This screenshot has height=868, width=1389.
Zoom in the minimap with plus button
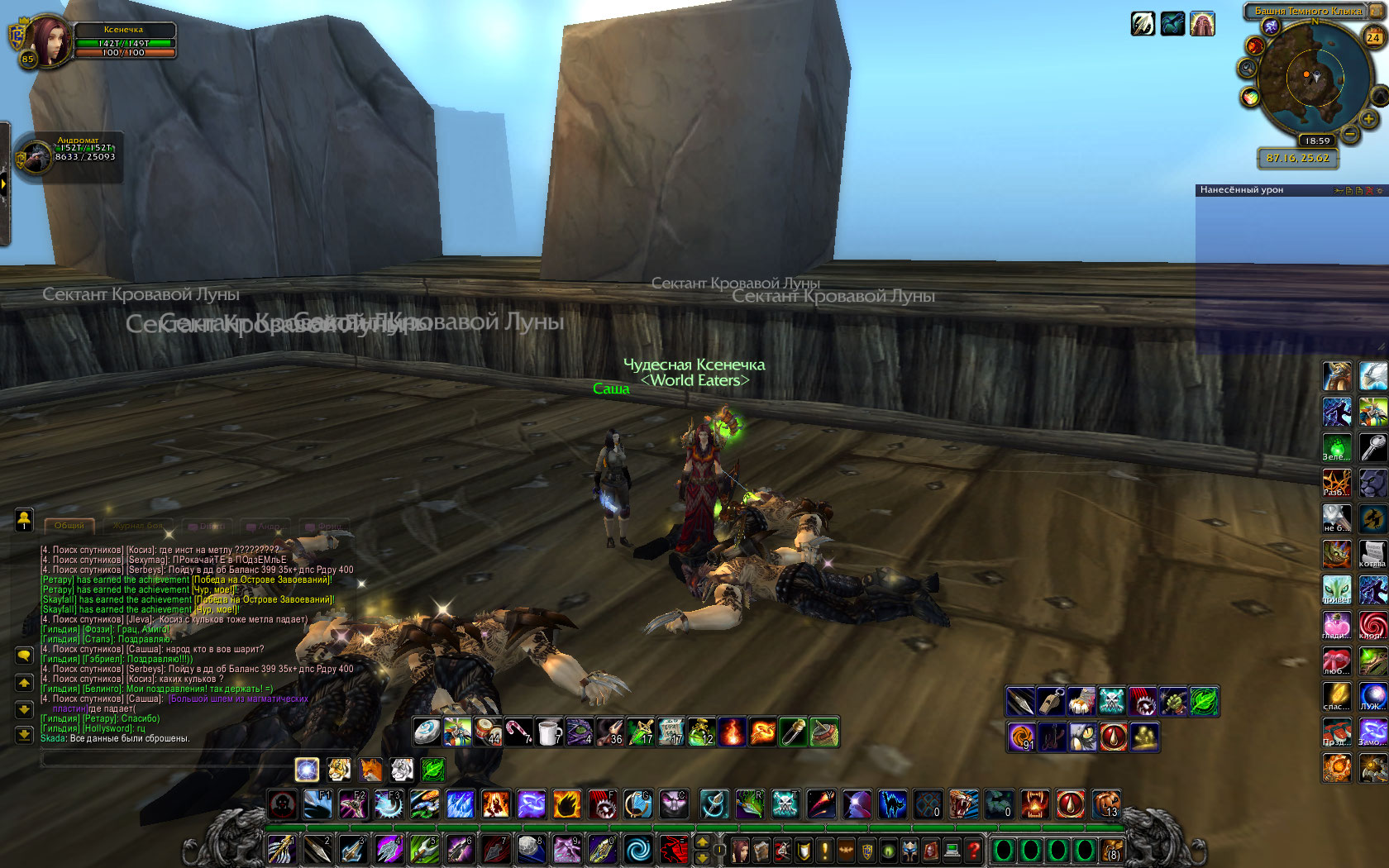click(1368, 119)
